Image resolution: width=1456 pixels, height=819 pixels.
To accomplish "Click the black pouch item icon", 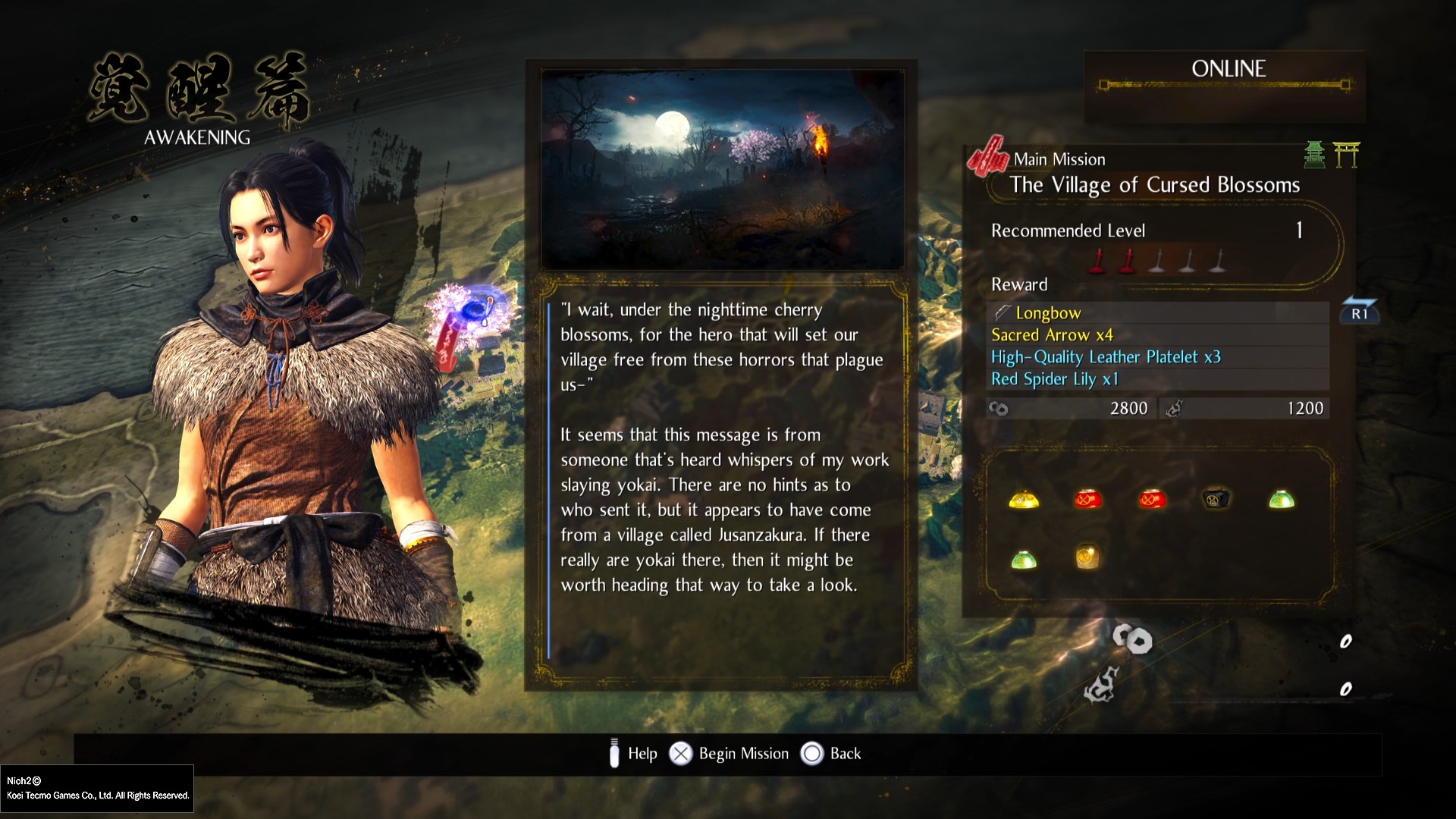I will 1216,499.
